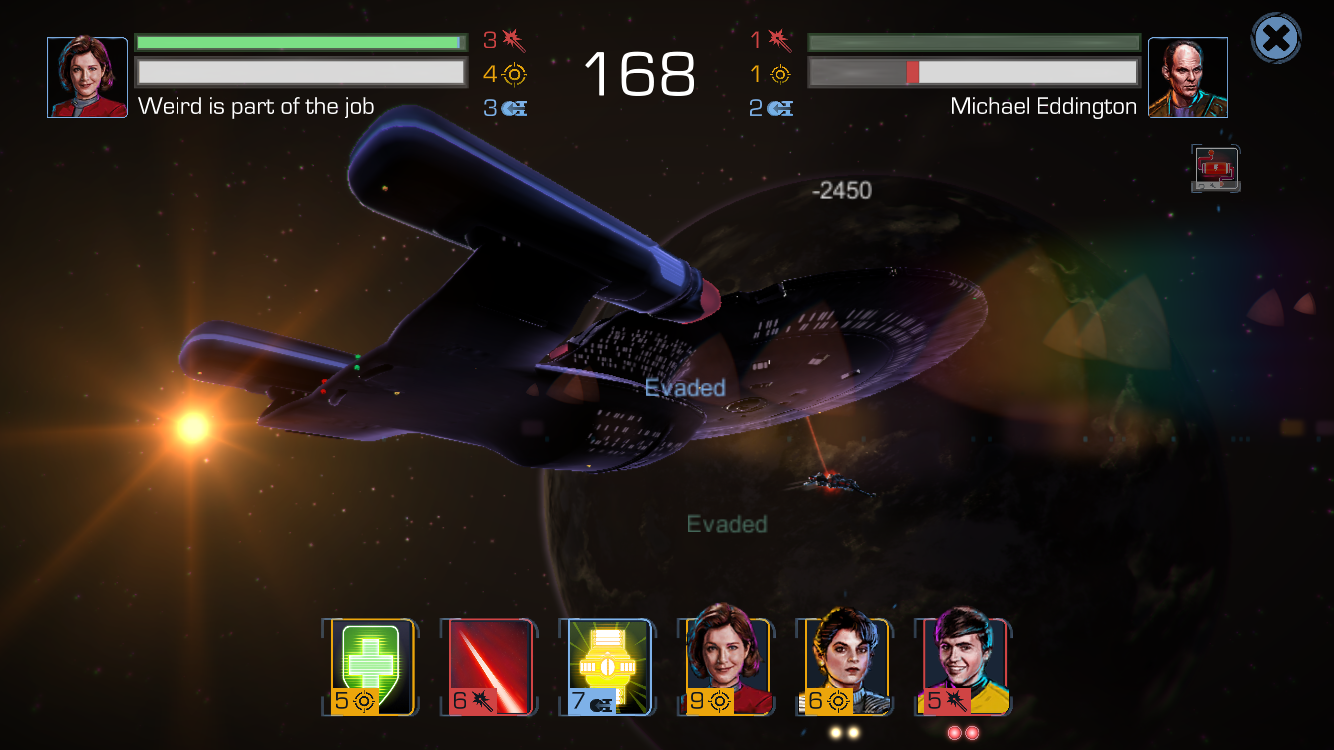Screen dimensions: 1334x750
Task: Activate the green shield repair ability
Action: click(x=373, y=667)
